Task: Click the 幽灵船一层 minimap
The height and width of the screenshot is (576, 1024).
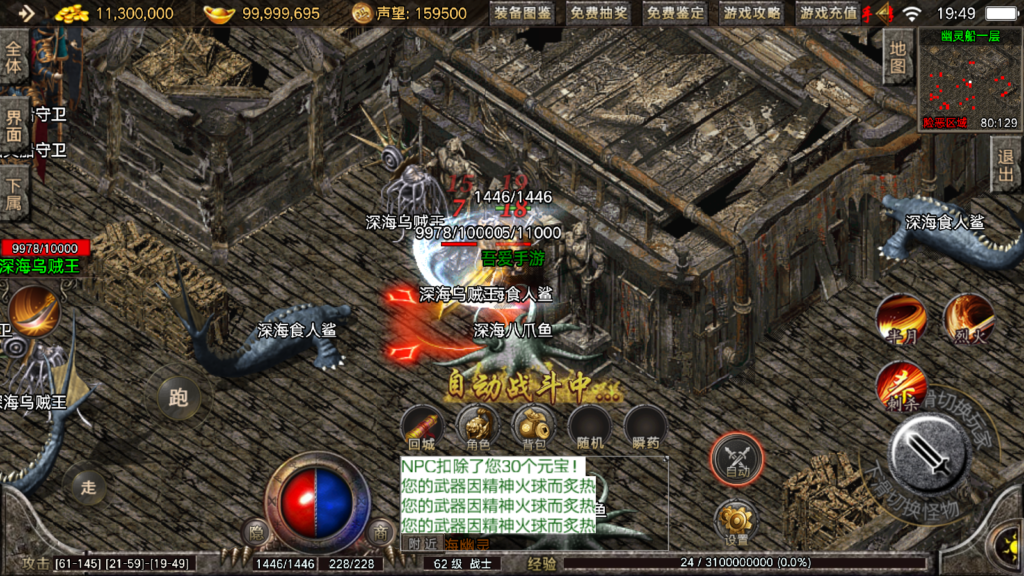Action: click(x=968, y=82)
